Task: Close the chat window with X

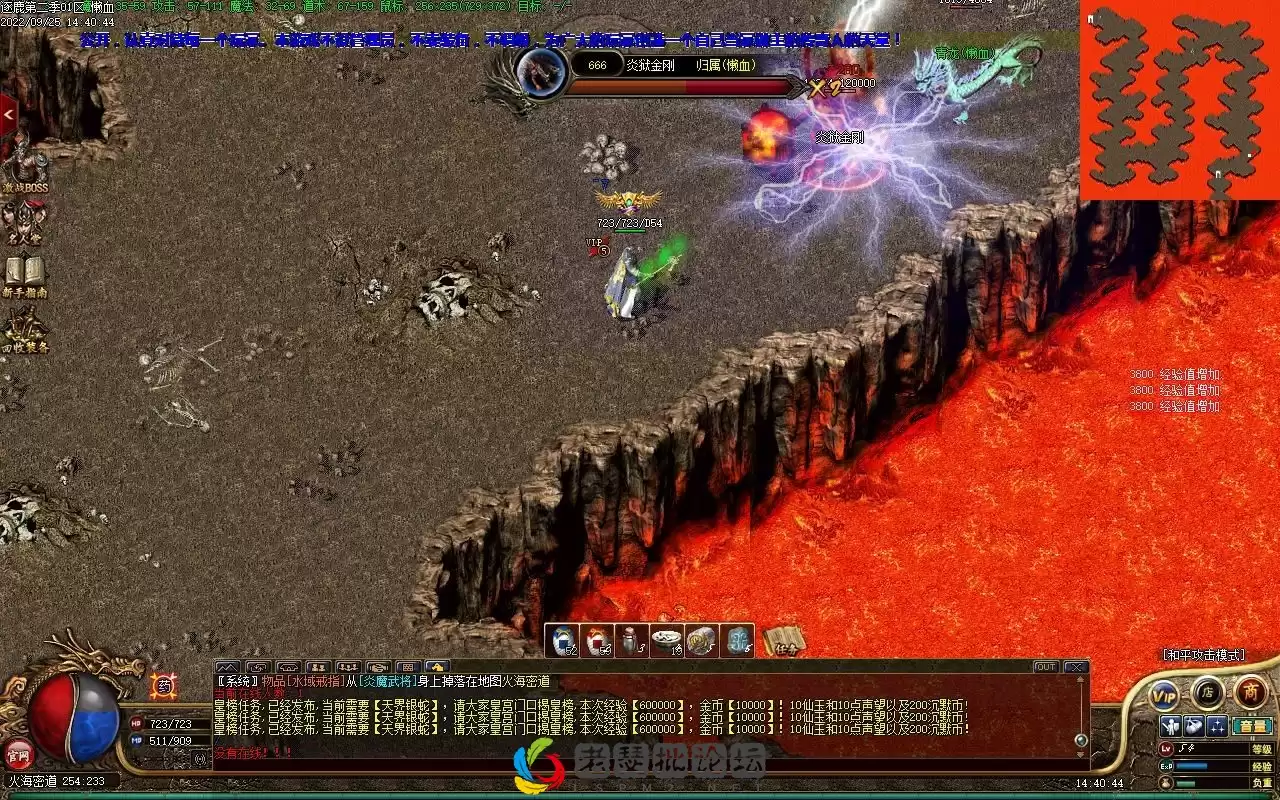Action: 1075,667
